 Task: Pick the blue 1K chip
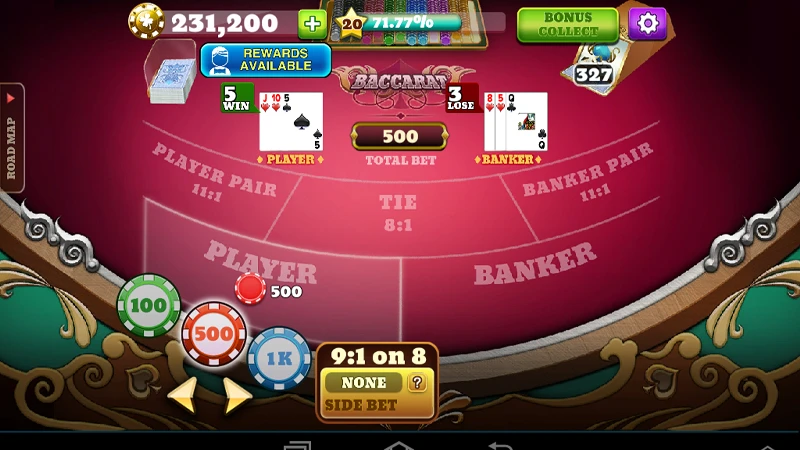(x=279, y=357)
